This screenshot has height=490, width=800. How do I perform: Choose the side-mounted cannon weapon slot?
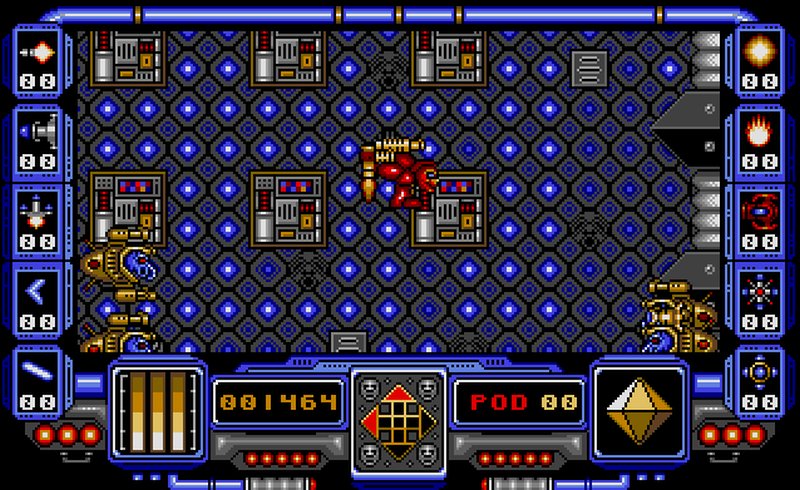(37, 130)
